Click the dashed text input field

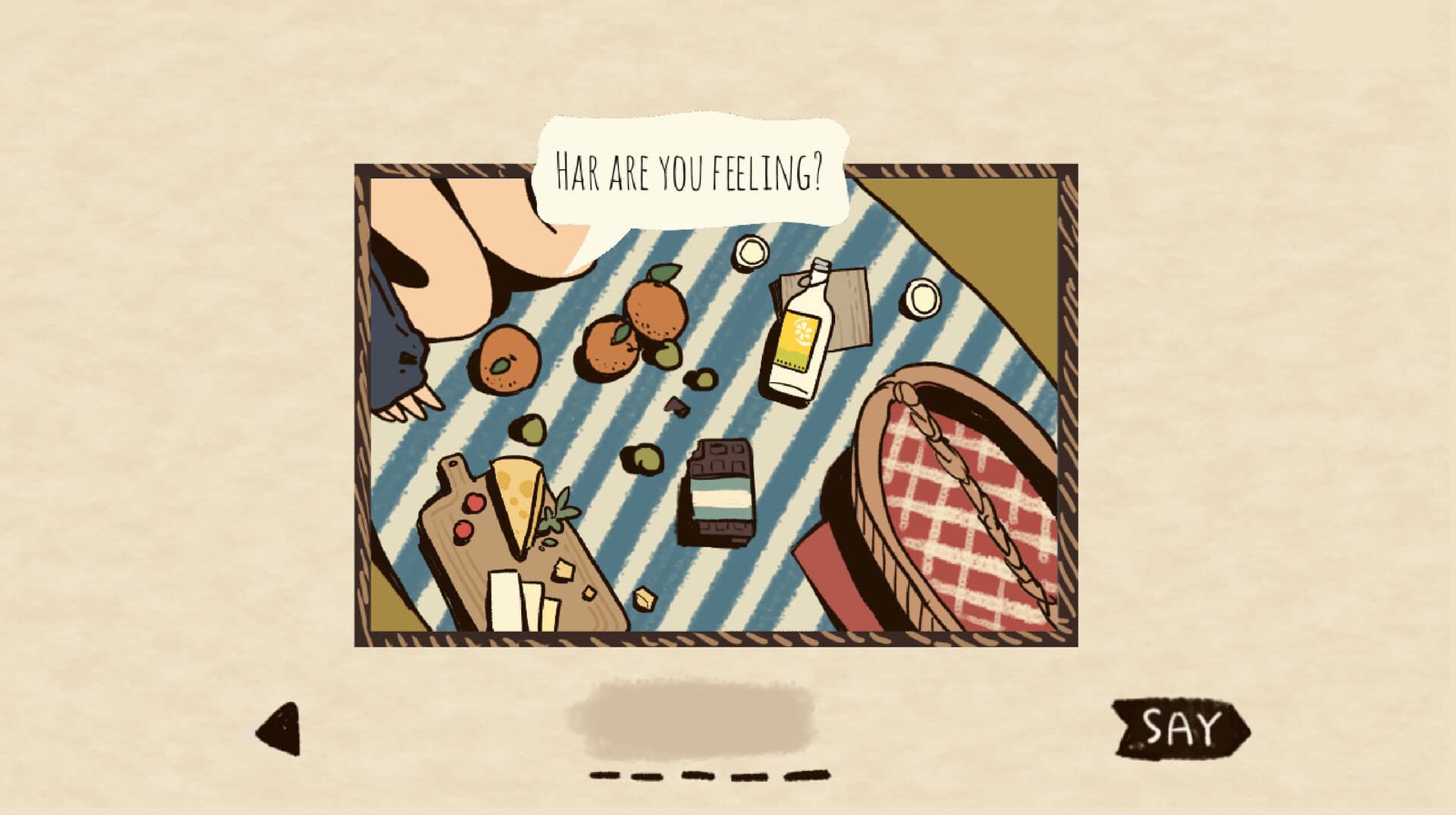tap(709, 775)
